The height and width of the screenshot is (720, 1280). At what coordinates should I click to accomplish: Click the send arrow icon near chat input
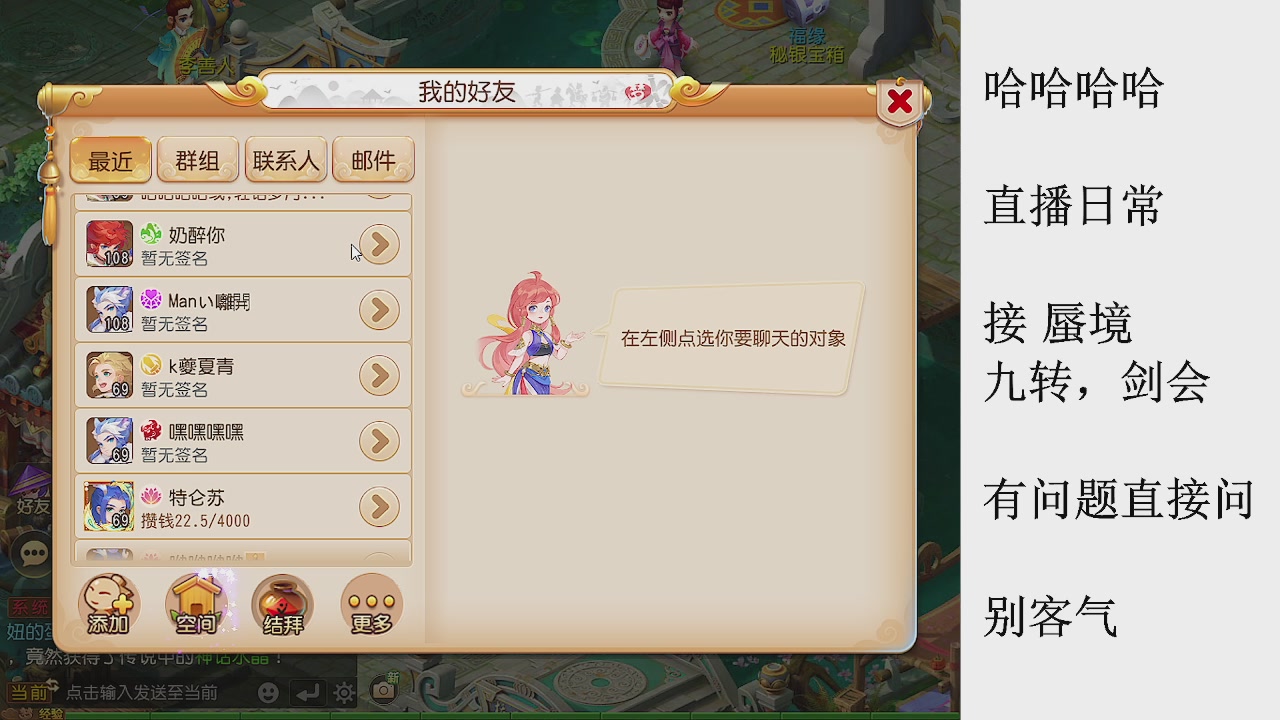pyautogui.click(x=306, y=691)
